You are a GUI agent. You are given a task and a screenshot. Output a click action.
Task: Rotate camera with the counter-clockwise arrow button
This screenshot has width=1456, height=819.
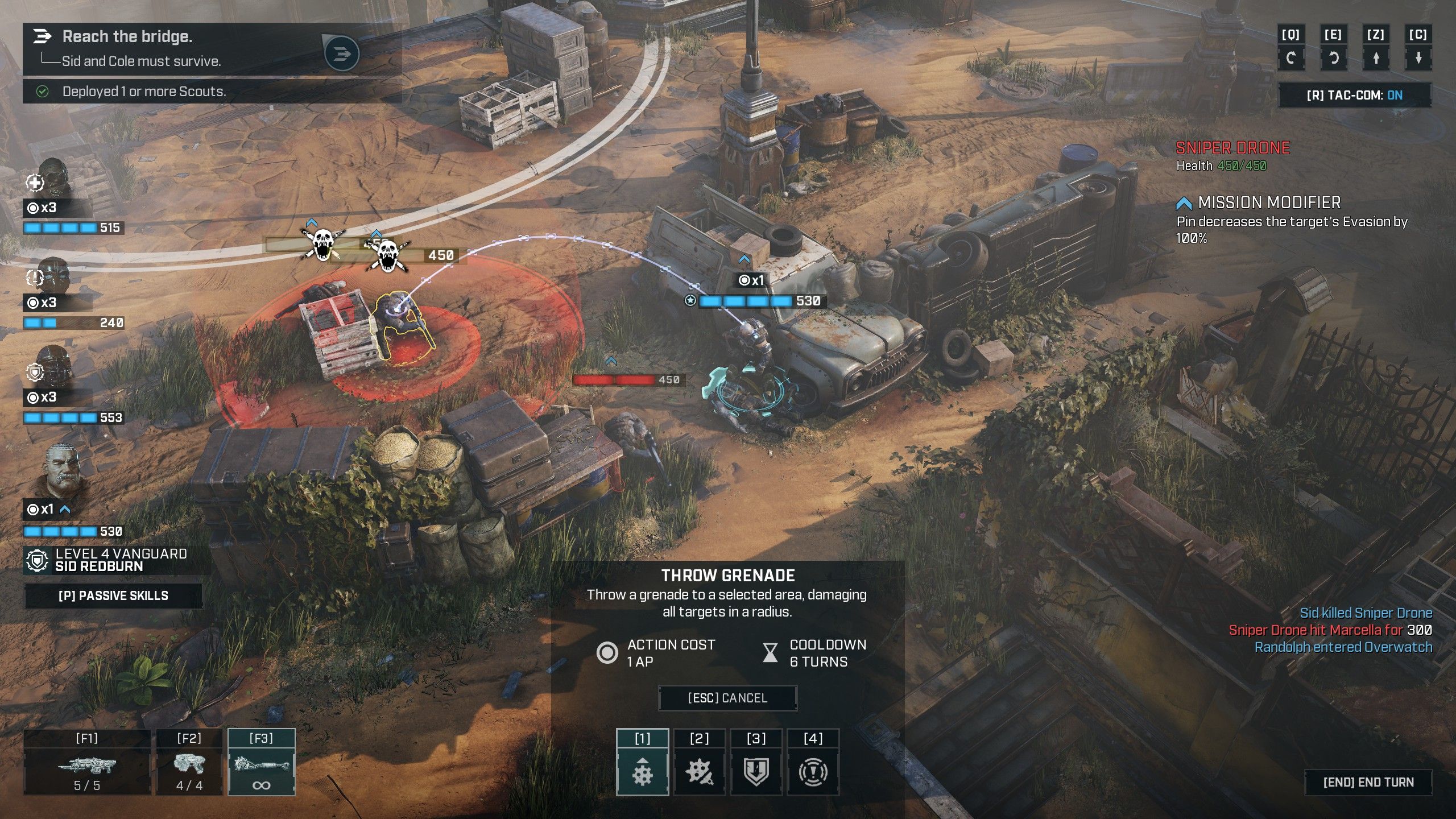1333,58
